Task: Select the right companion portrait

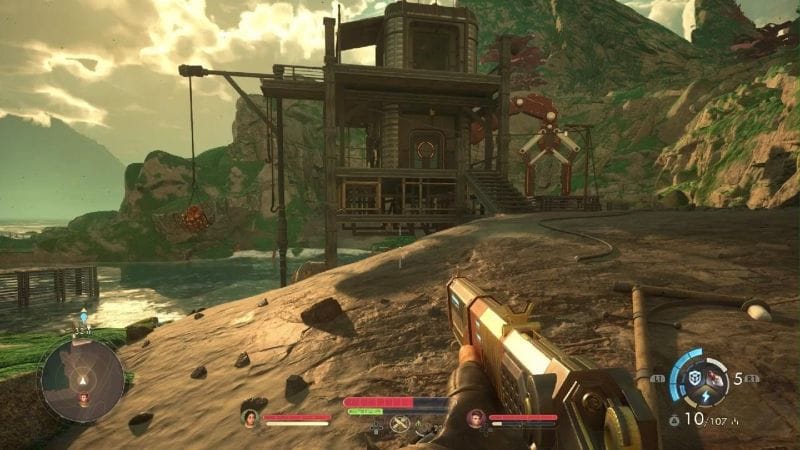Action: [476, 418]
